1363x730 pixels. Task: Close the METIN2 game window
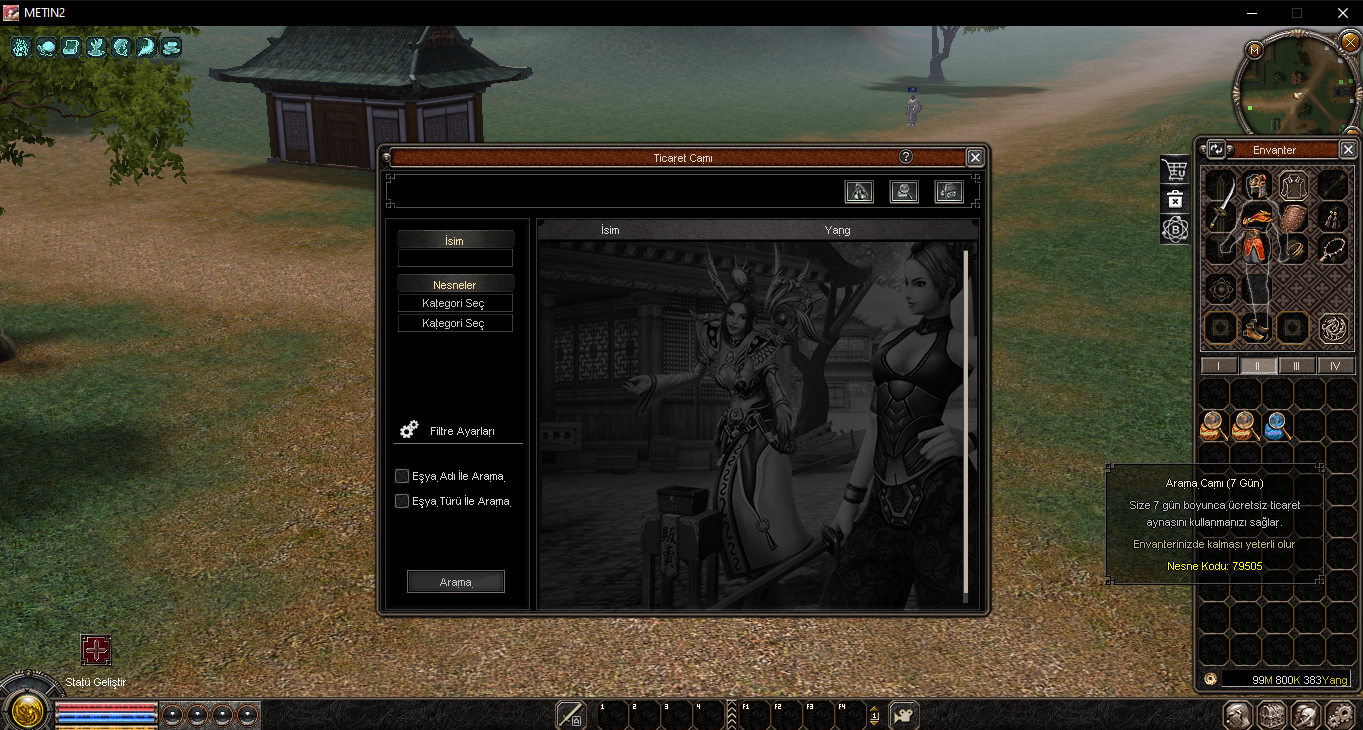point(1343,13)
